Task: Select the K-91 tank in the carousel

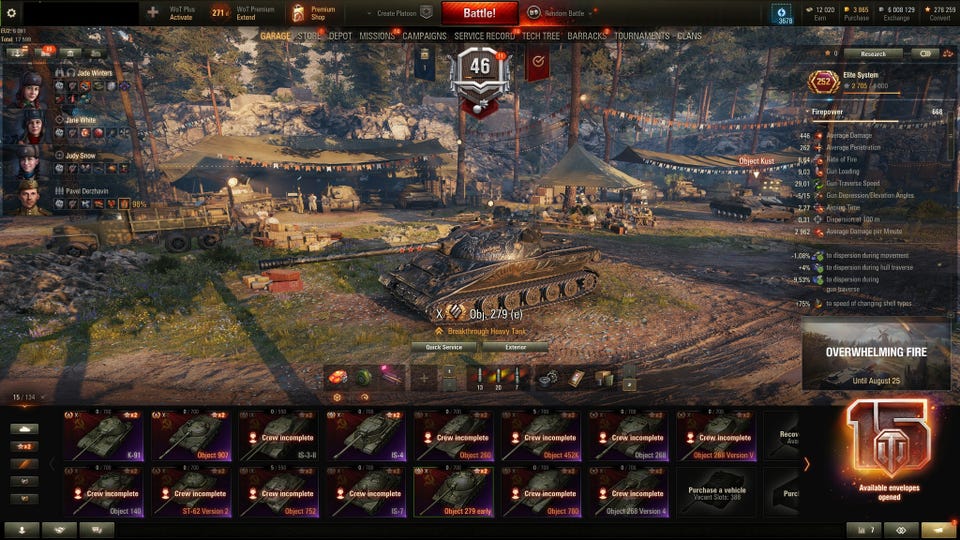Action: click(104, 435)
